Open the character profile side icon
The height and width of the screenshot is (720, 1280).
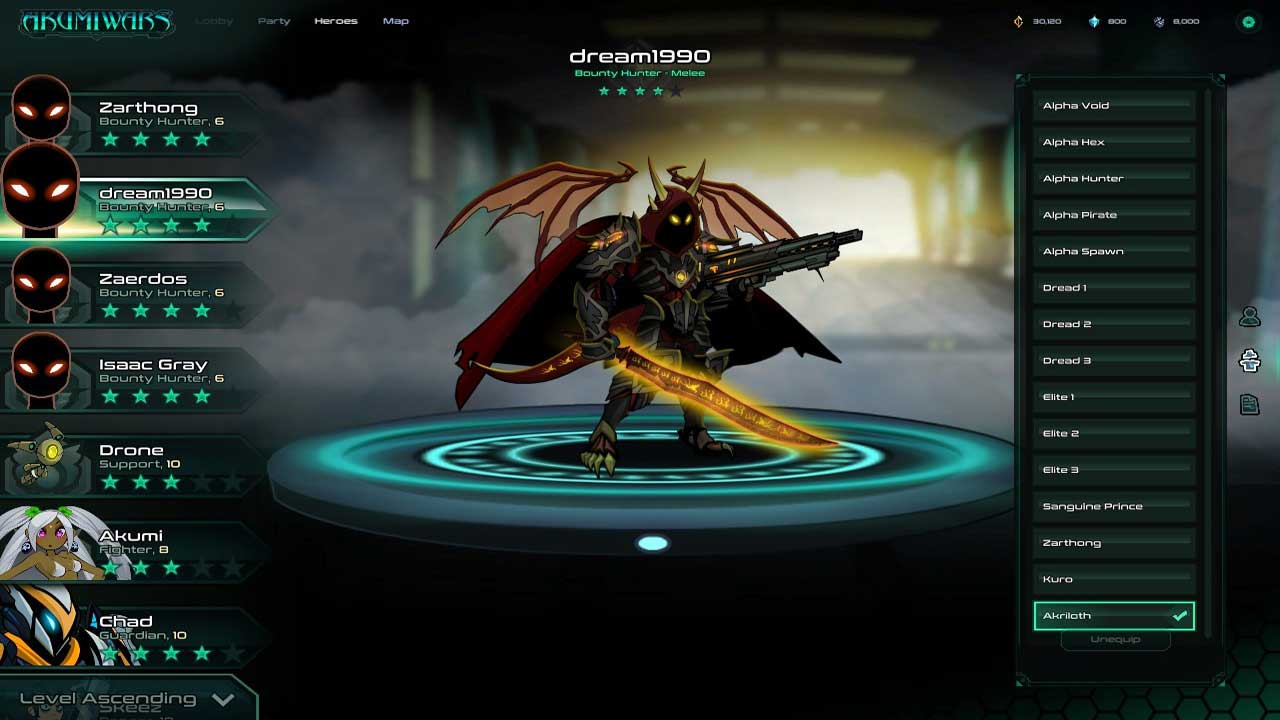tap(1249, 317)
